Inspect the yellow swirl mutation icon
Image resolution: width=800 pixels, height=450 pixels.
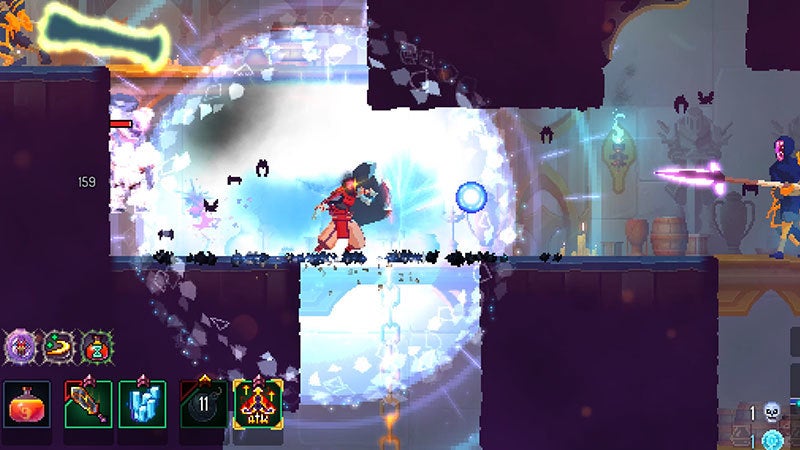coord(57,348)
